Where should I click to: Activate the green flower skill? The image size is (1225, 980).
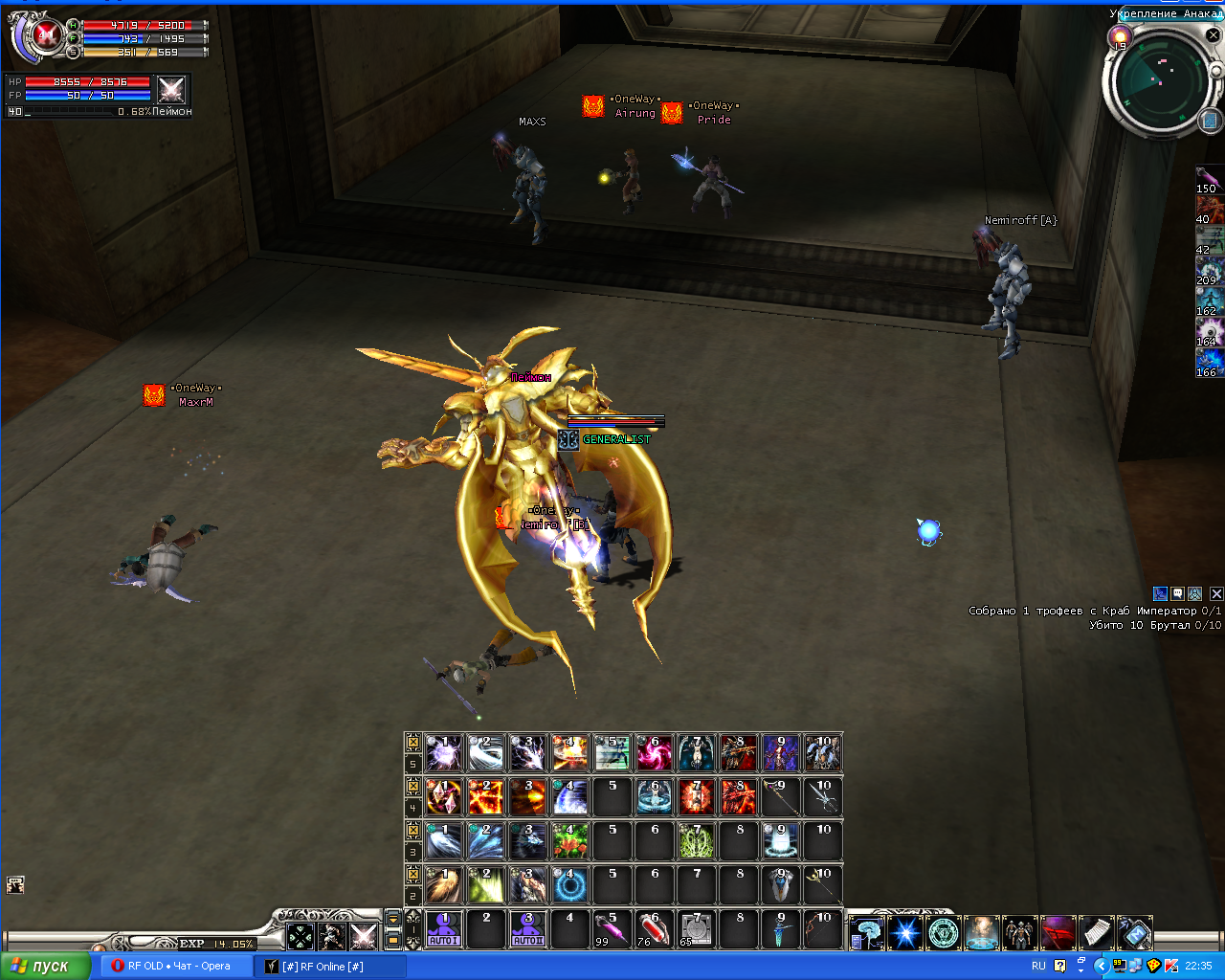[569, 841]
